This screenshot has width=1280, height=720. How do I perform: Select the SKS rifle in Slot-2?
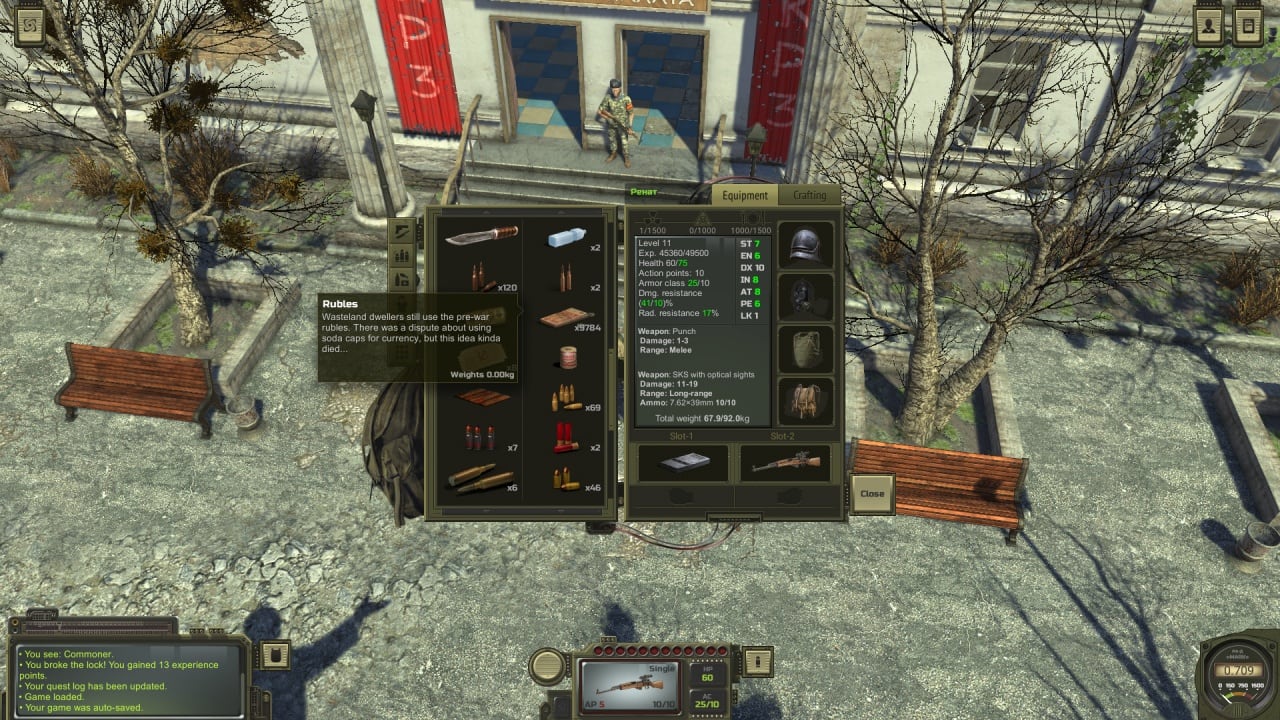tap(786, 463)
